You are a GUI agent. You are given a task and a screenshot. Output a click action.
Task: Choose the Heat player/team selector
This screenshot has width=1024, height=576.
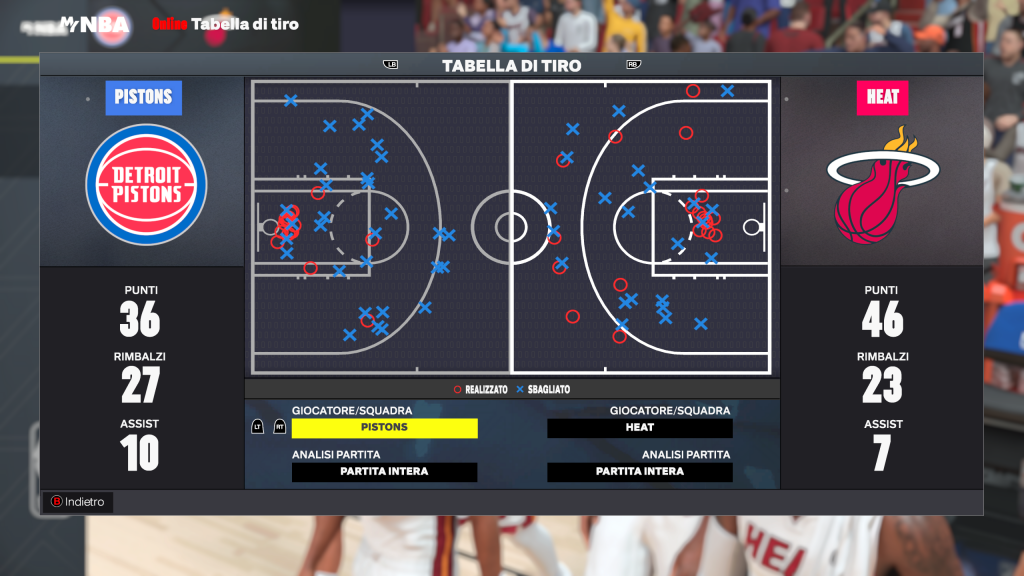pos(640,428)
